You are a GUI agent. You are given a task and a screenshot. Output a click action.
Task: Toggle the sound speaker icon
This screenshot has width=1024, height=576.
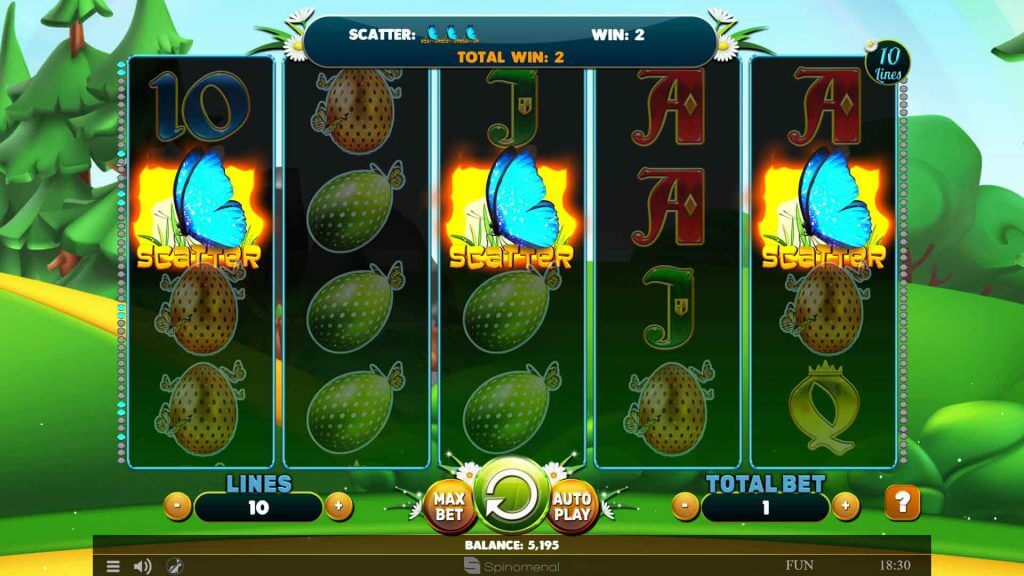[142, 566]
